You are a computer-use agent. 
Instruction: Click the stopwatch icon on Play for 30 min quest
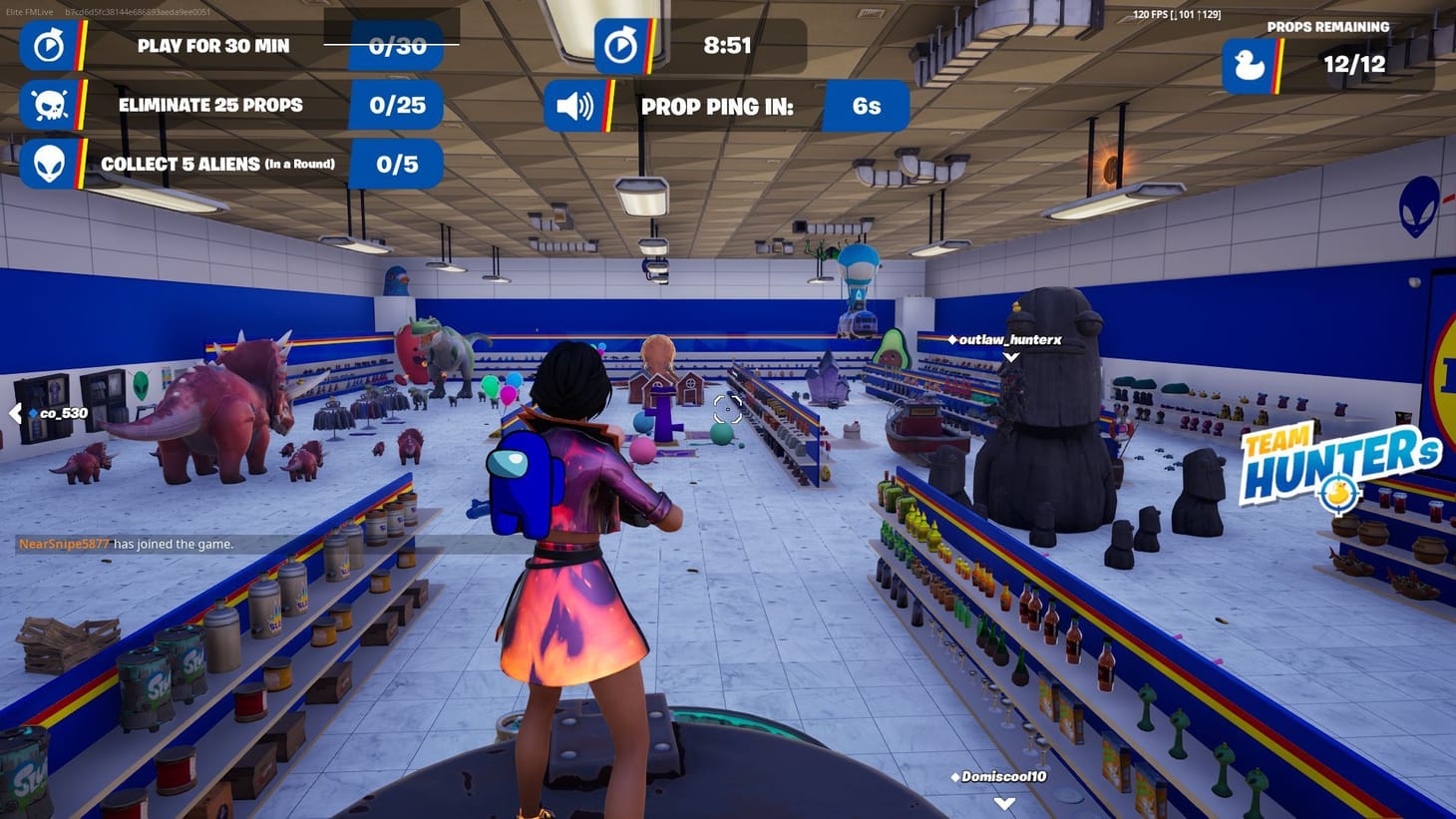point(48,46)
